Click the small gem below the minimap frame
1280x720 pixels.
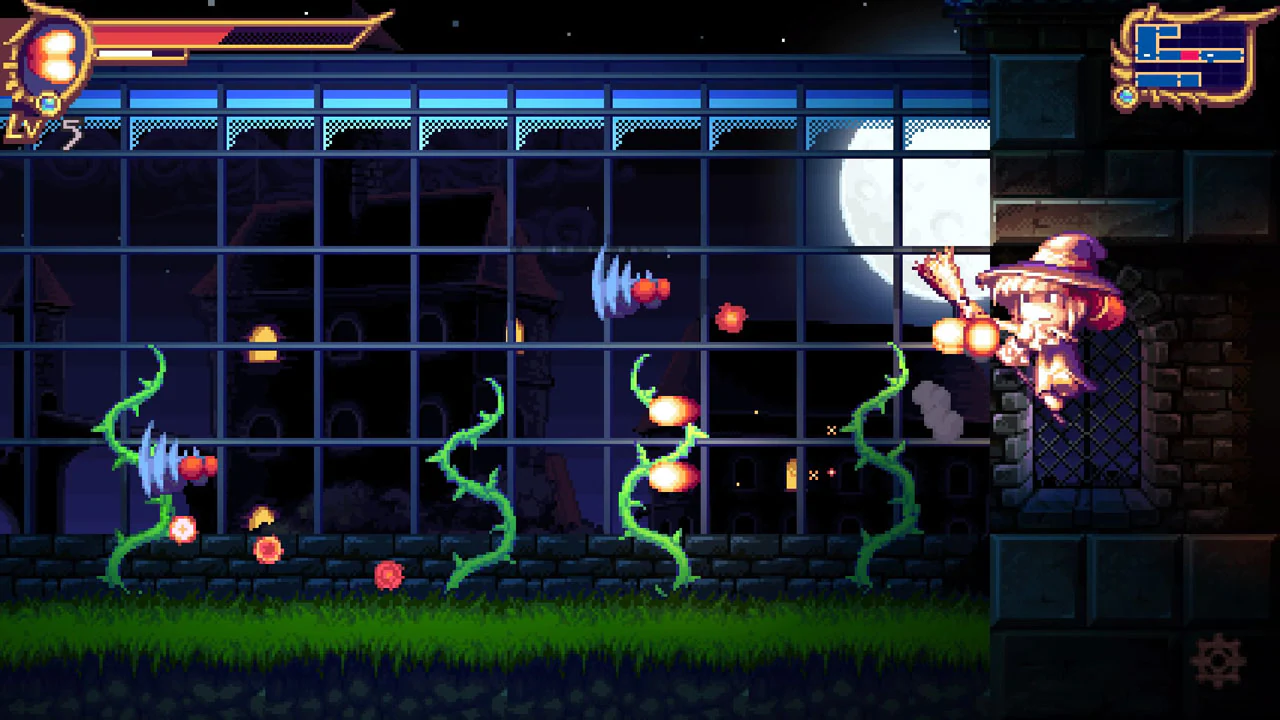1127,95
